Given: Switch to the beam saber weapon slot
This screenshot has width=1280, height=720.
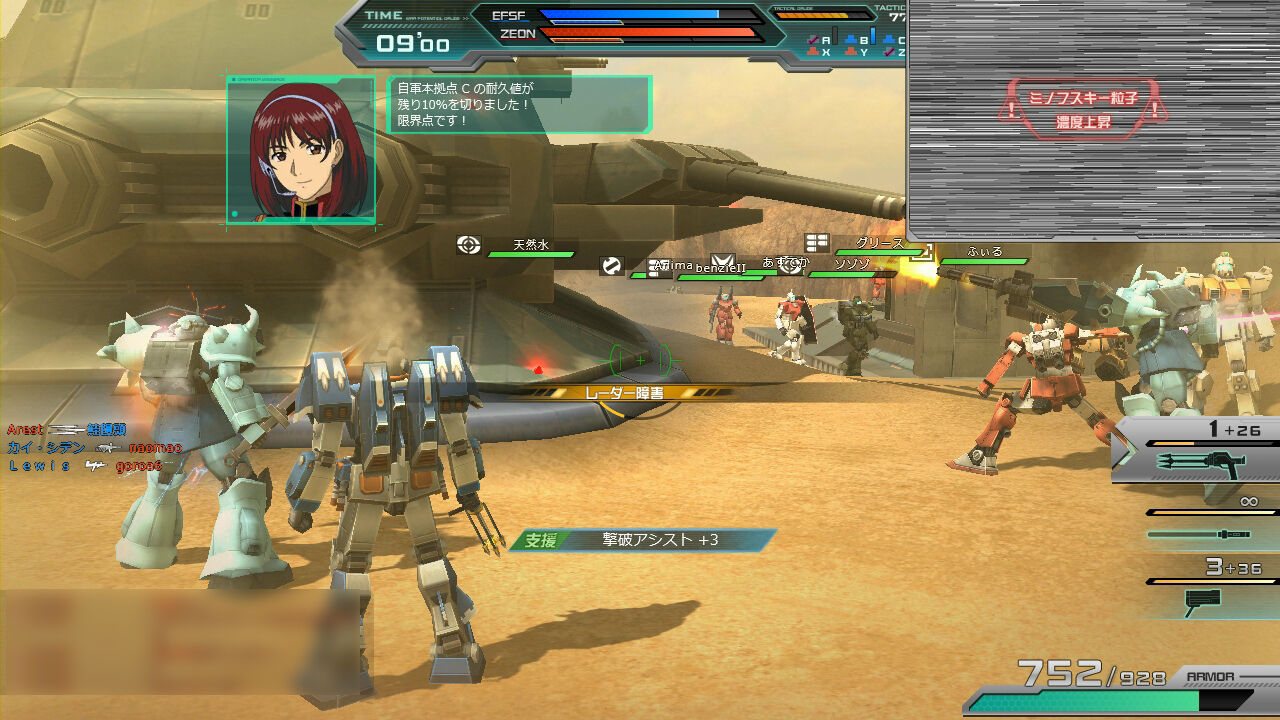Looking at the screenshot, I should tap(1200, 534).
